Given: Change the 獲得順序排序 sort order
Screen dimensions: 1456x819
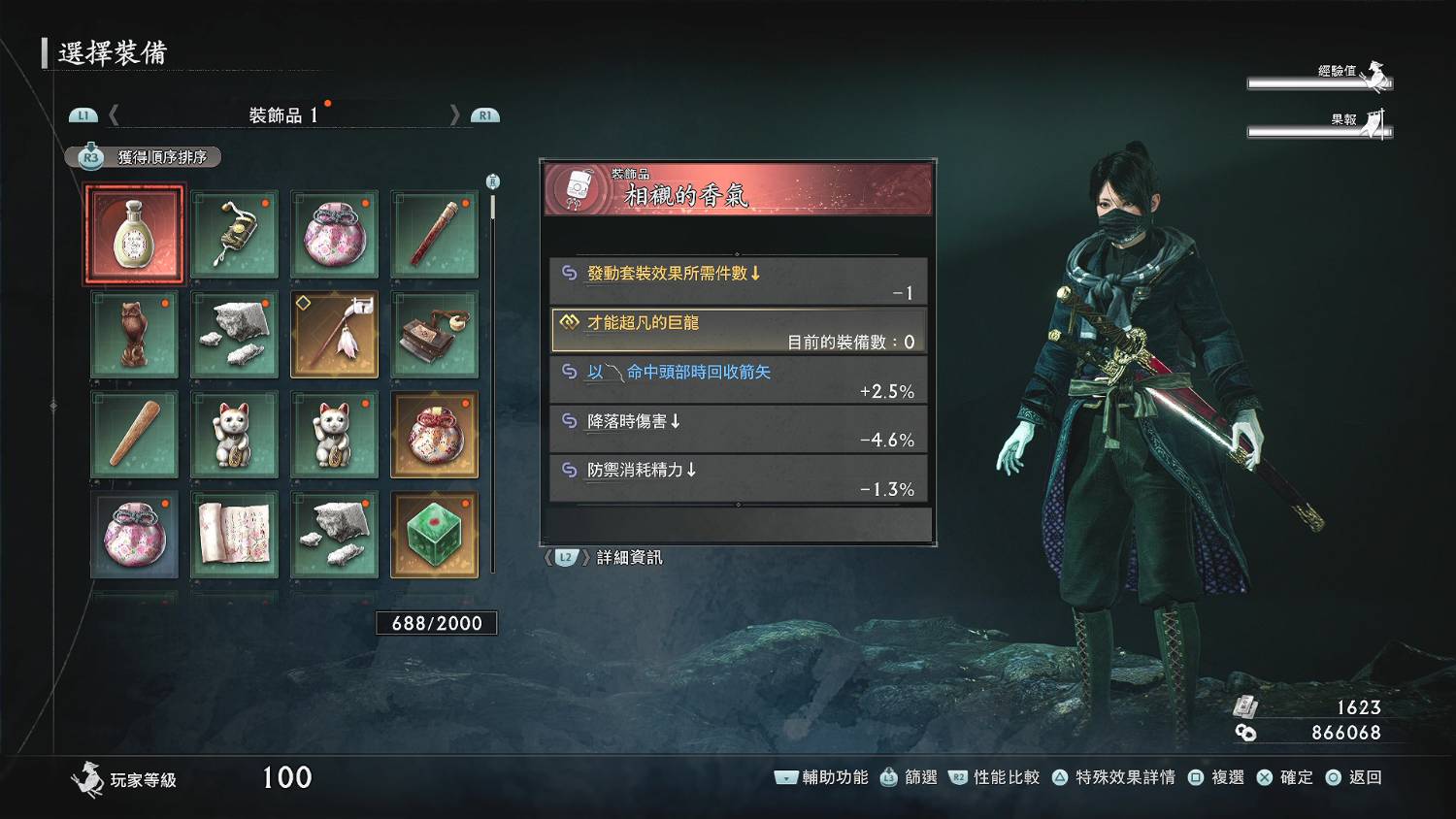Looking at the screenshot, I should pos(144,157).
